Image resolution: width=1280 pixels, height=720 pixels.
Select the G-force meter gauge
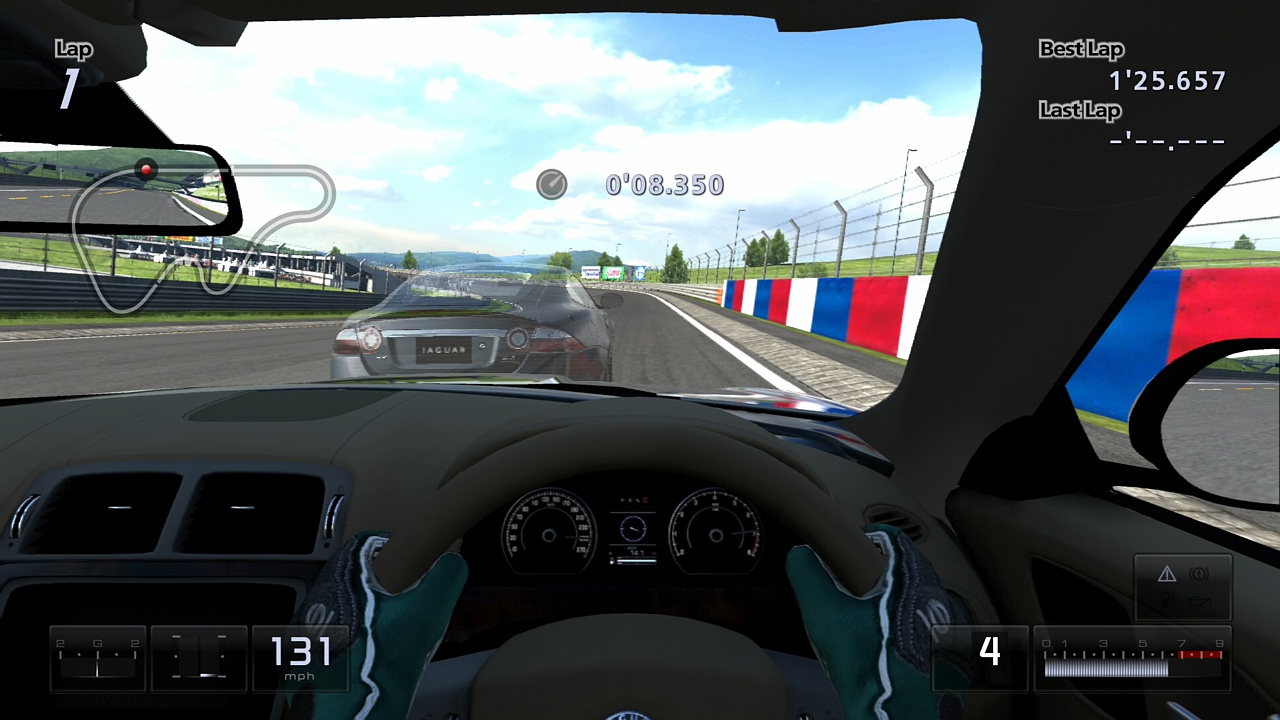tap(97, 657)
